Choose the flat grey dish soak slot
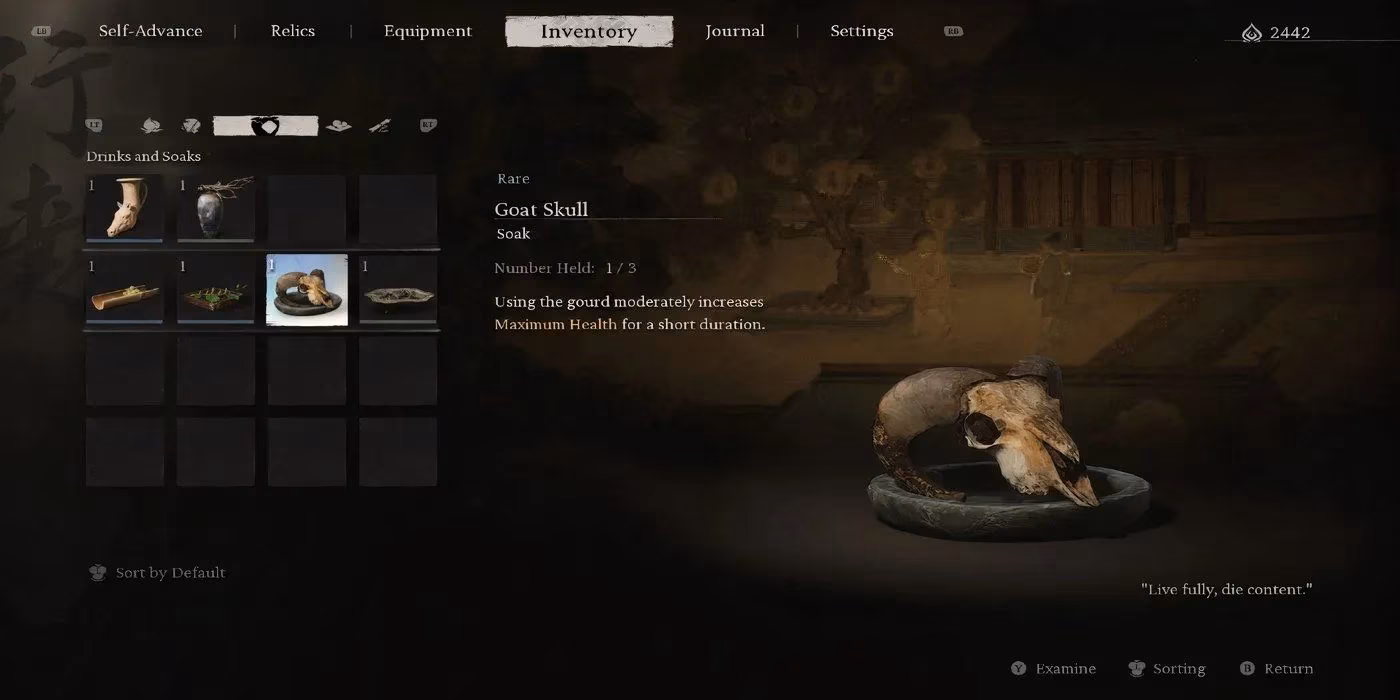This screenshot has width=1400, height=700. coord(398,290)
